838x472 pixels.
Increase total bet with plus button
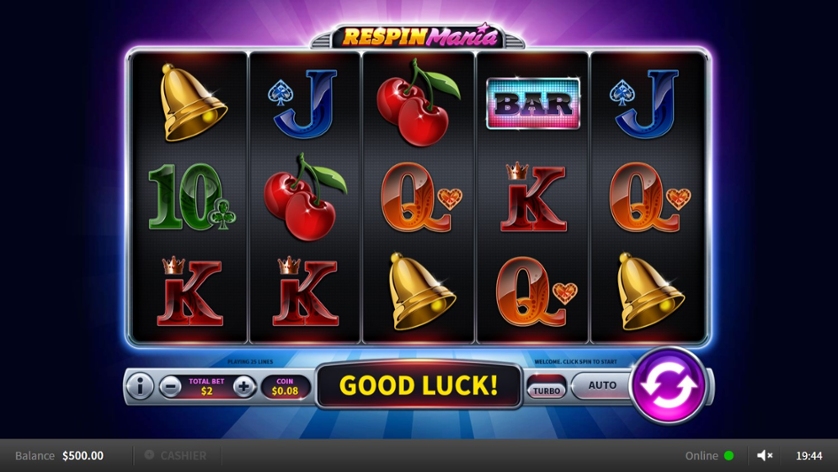click(x=244, y=386)
